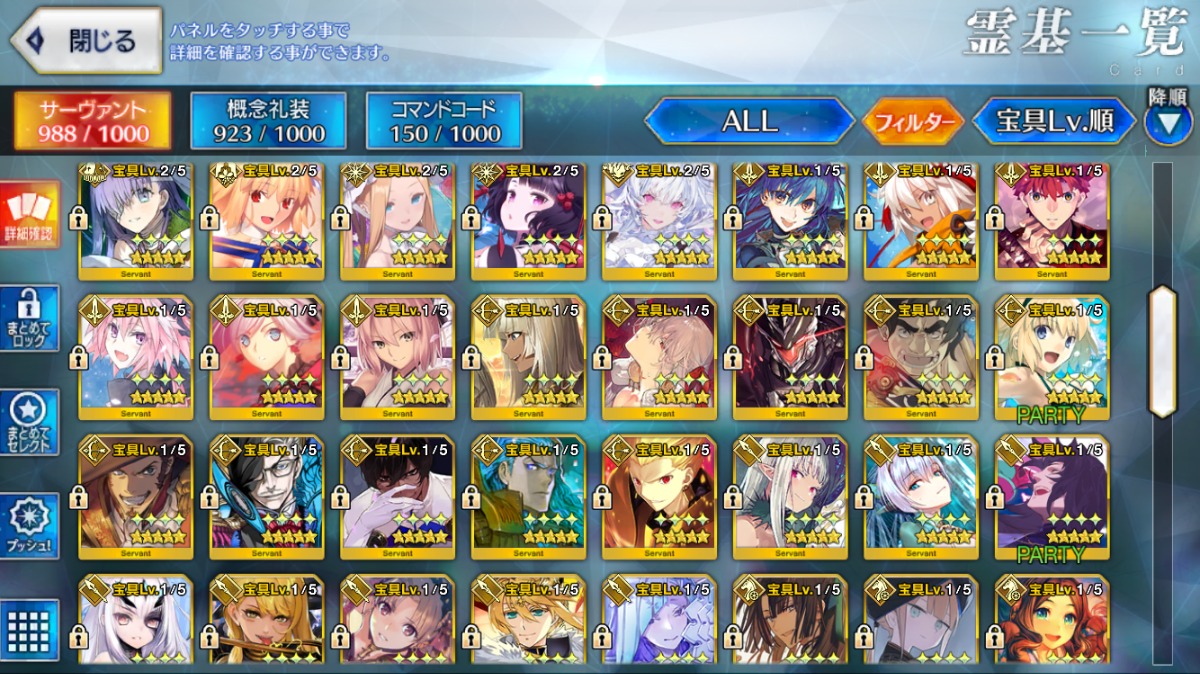
Task: Click the vertical scrollbar handle
Action: (x=1162, y=351)
